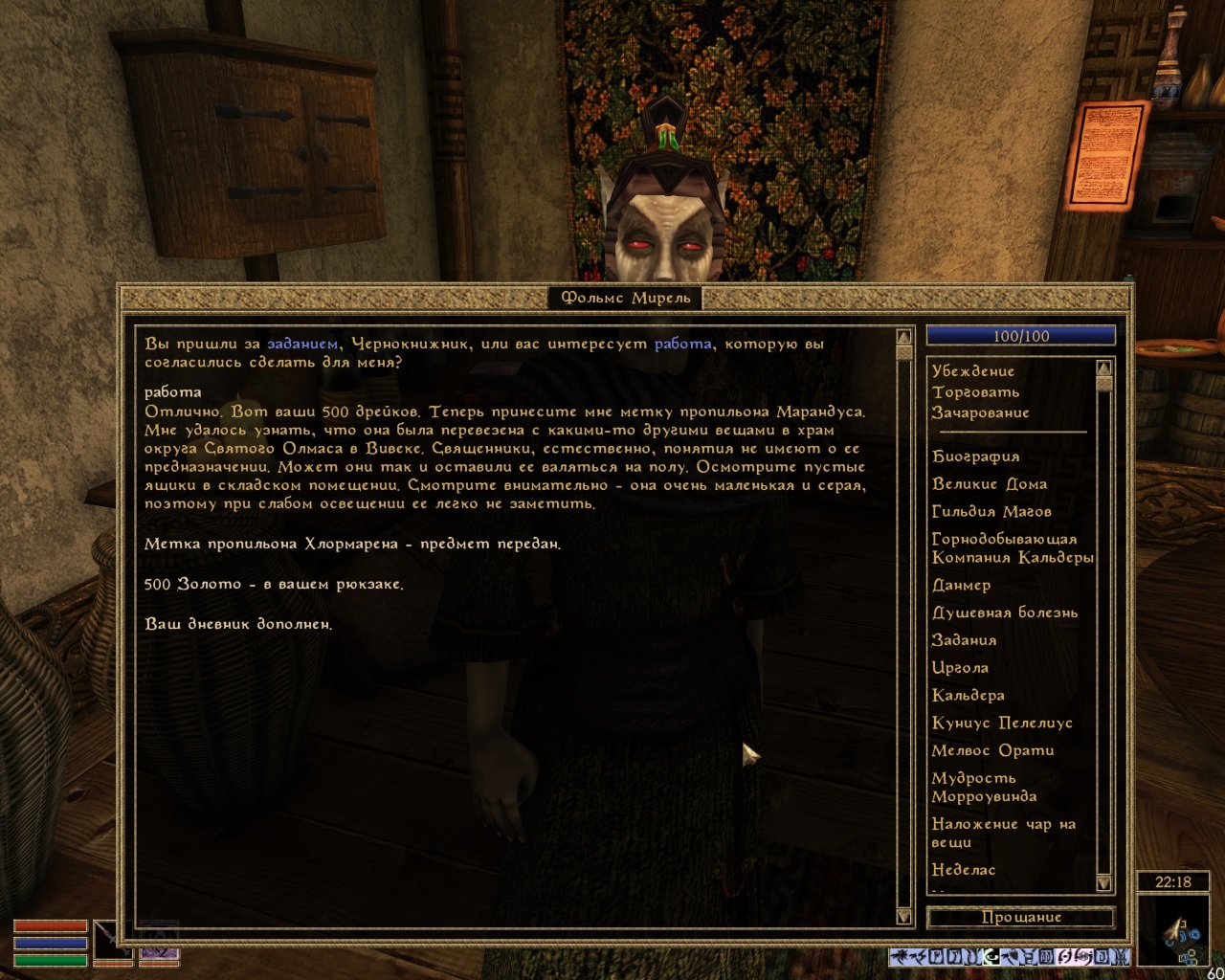This screenshot has height=980, width=1225.
Task: Click the highlighted word заданием in the dialogue
Action: [x=301, y=344]
